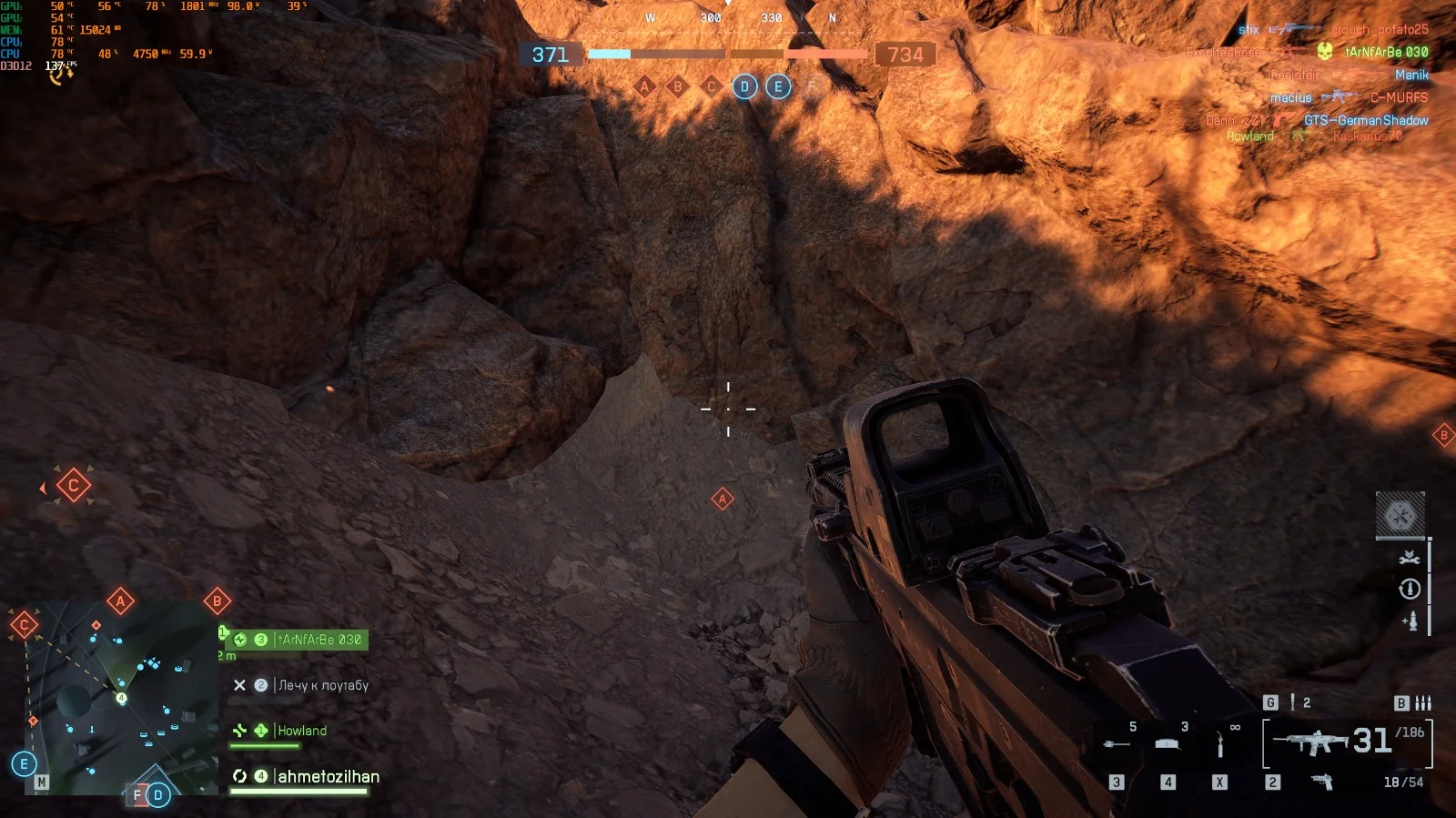This screenshot has width=1456, height=818.
Task: Equip the repair torch tool
Action: click(x=1220, y=746)
